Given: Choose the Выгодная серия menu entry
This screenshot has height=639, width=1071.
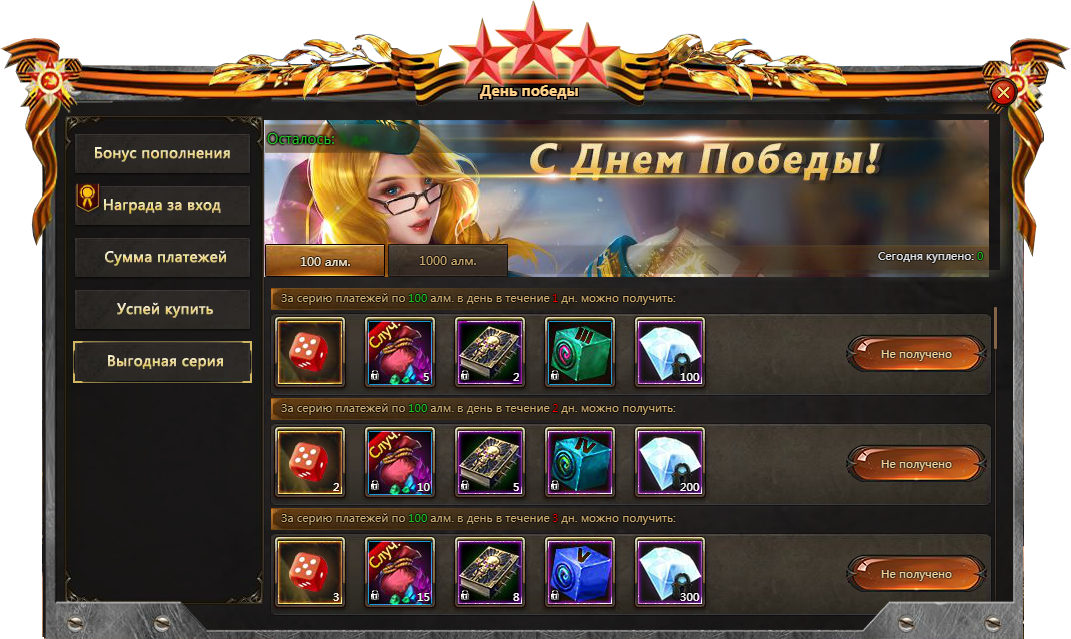Looking at the screenshot, I should pos(162,361).
